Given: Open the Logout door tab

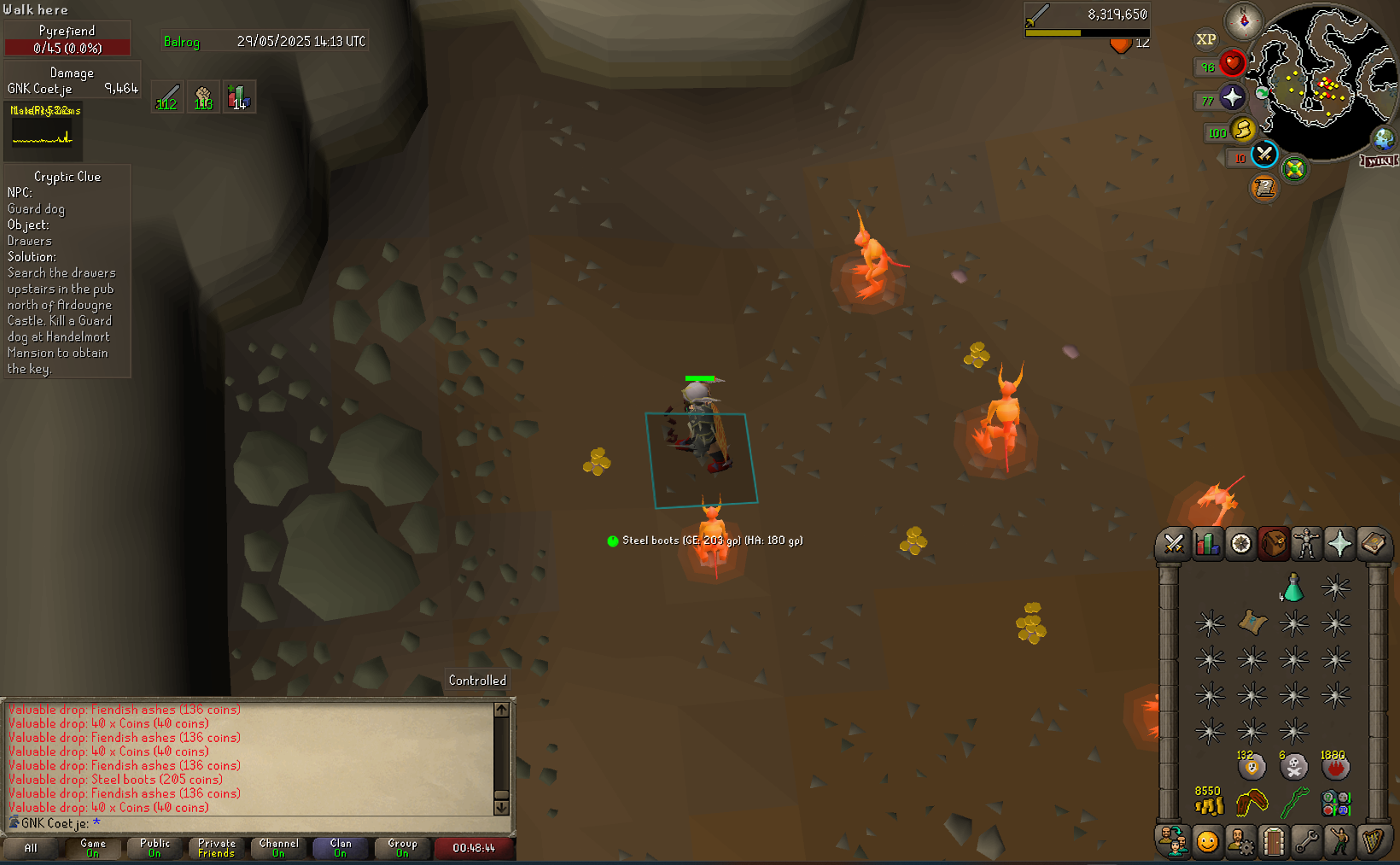Looking at the screenshot, I should click(1273, 842).
